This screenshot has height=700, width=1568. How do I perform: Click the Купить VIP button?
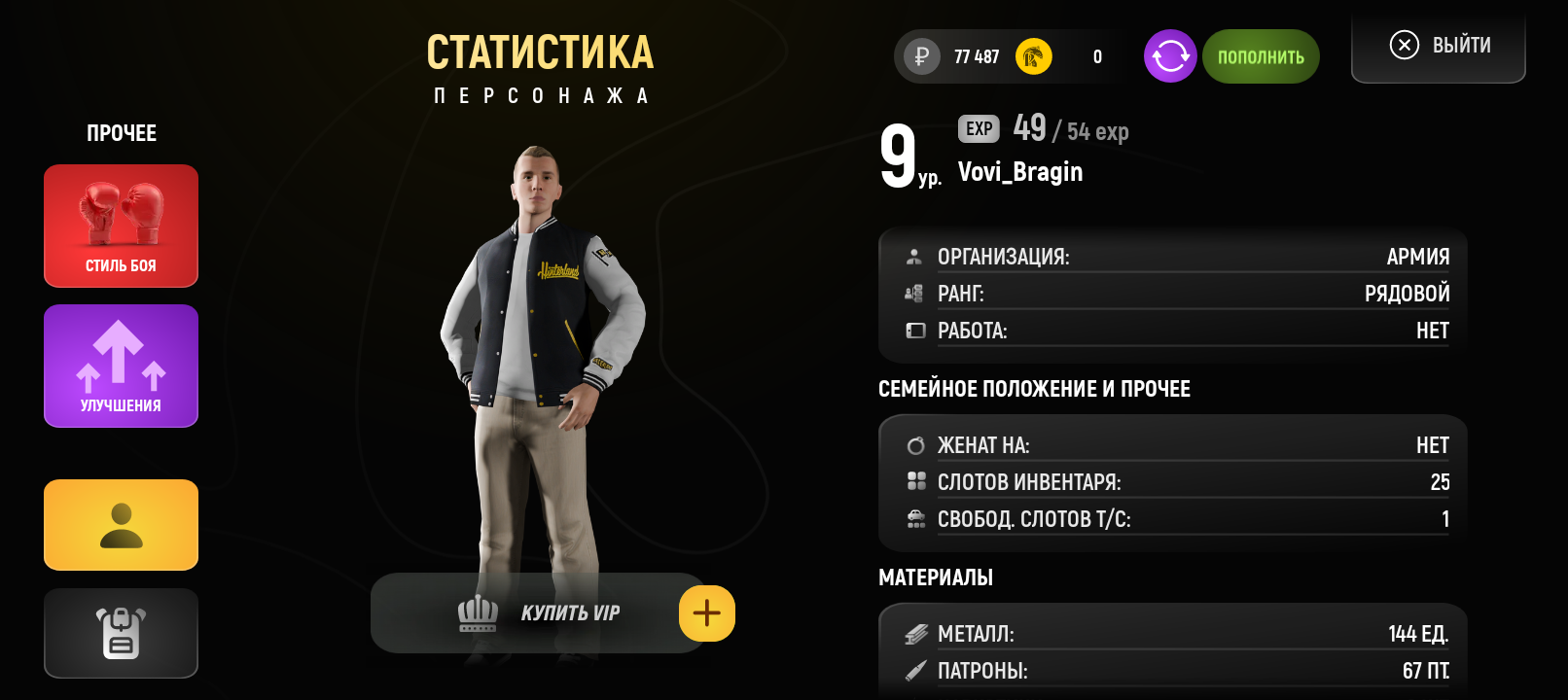tap(537, 612)
